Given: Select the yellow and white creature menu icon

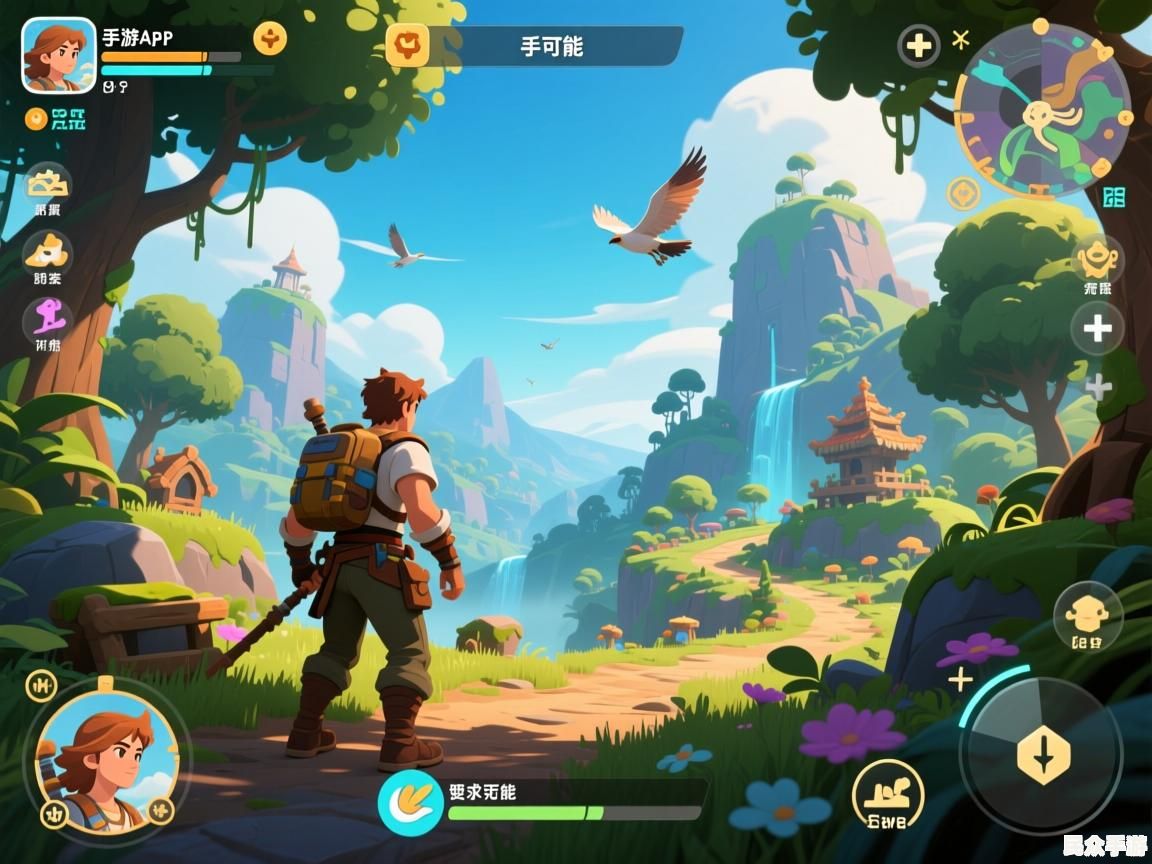Looking at the screenshot, I should tap(47, 252).
